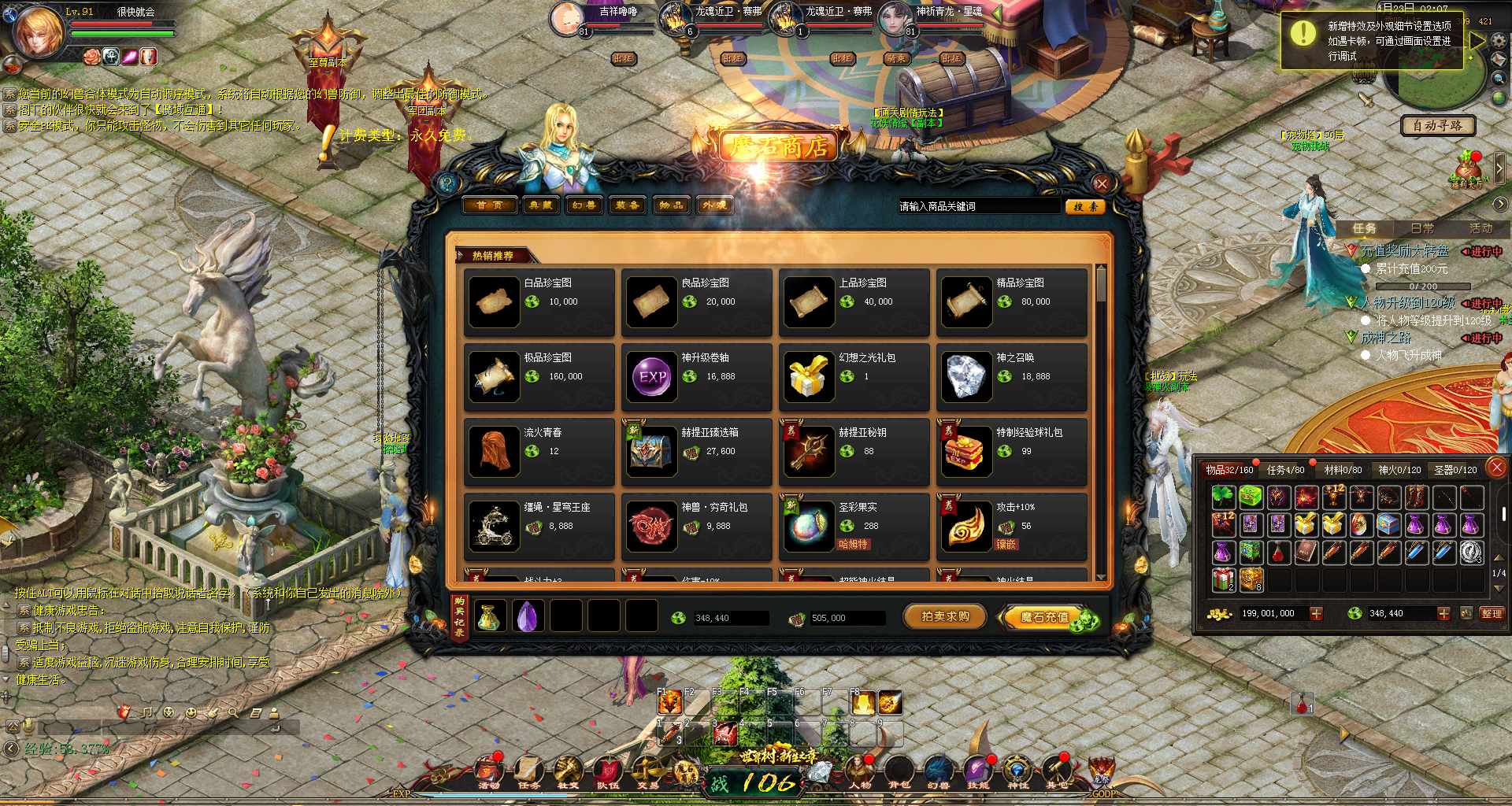1512x806 pixels.
Task: Sort the bag with 整理 button
Action: pos(1492,613)
